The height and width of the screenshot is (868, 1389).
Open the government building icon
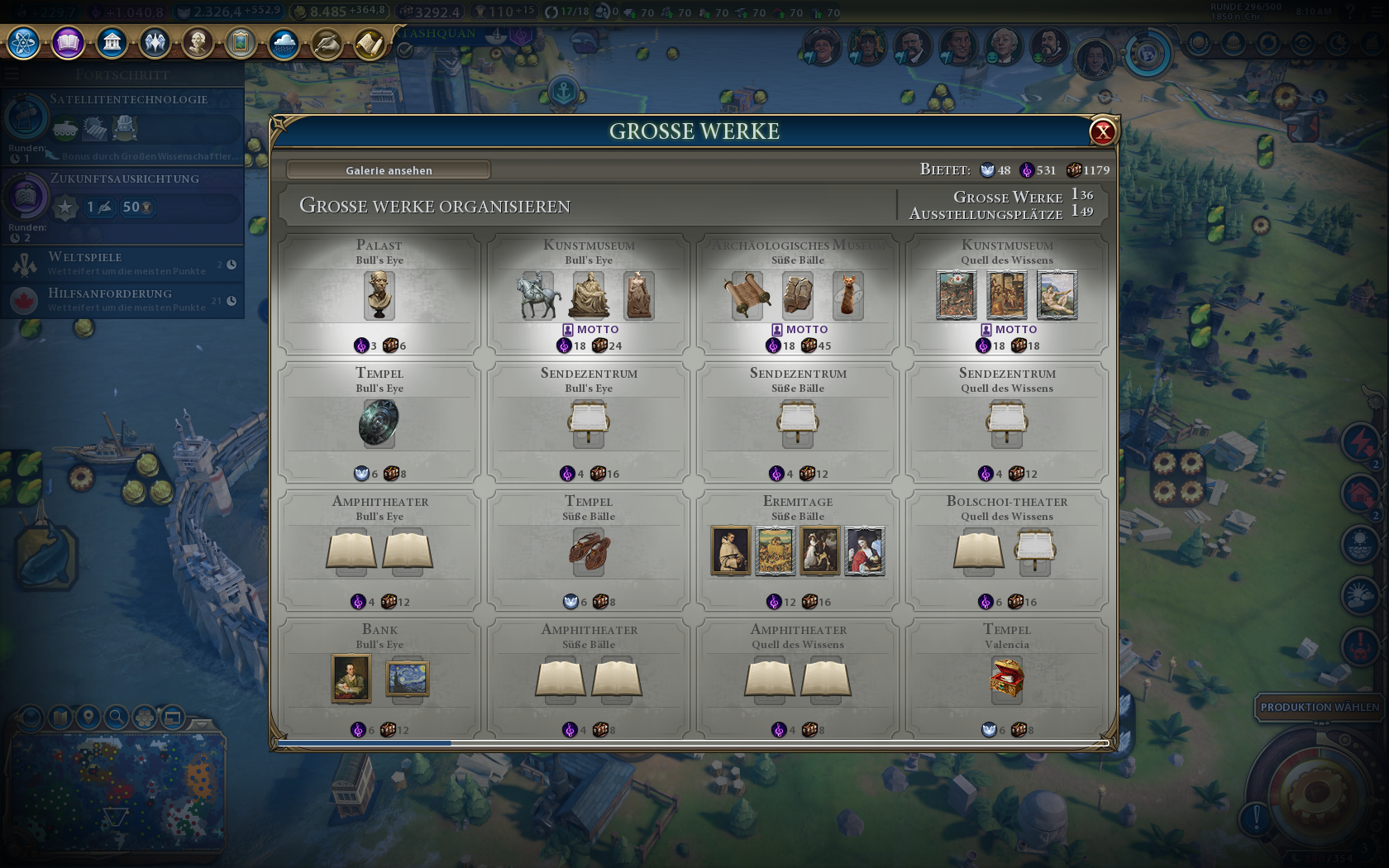[x=112, y=42]
